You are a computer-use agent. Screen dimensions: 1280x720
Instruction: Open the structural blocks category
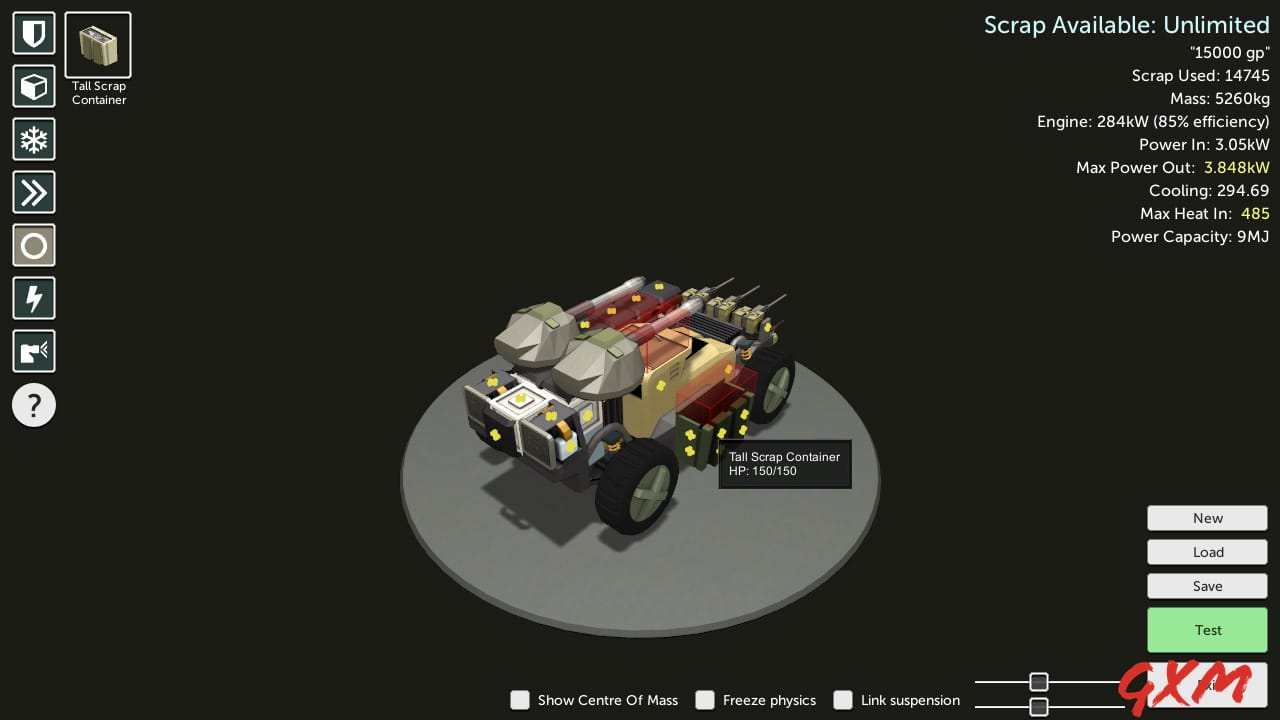33,86
